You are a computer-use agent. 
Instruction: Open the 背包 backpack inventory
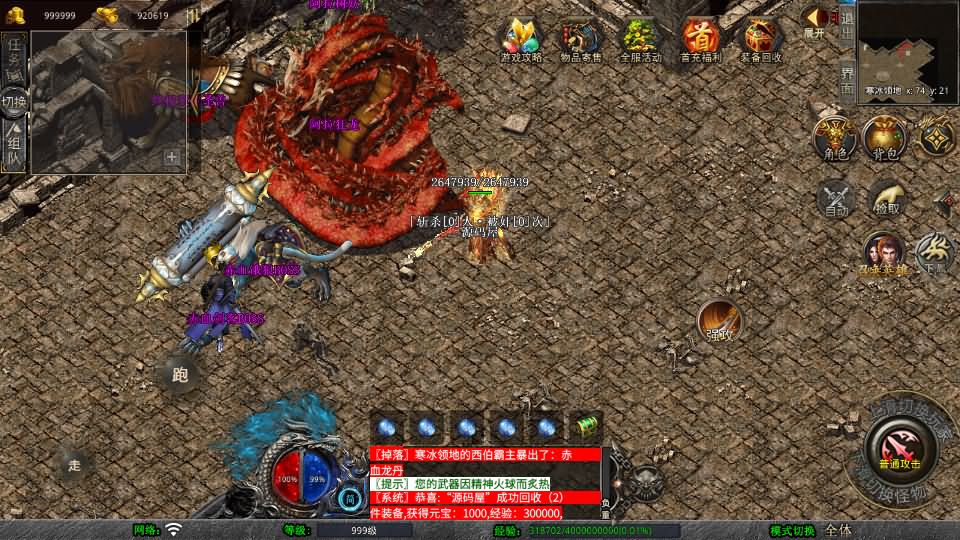pos(884,136)
